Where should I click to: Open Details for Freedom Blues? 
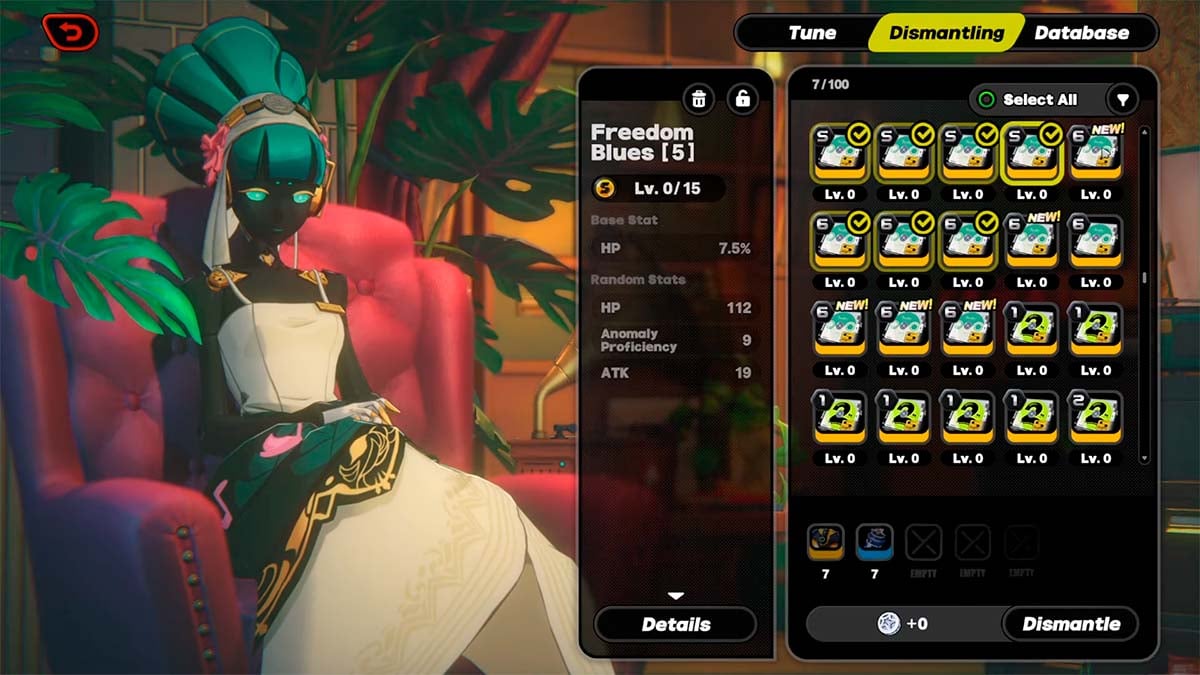pos(675,624)
